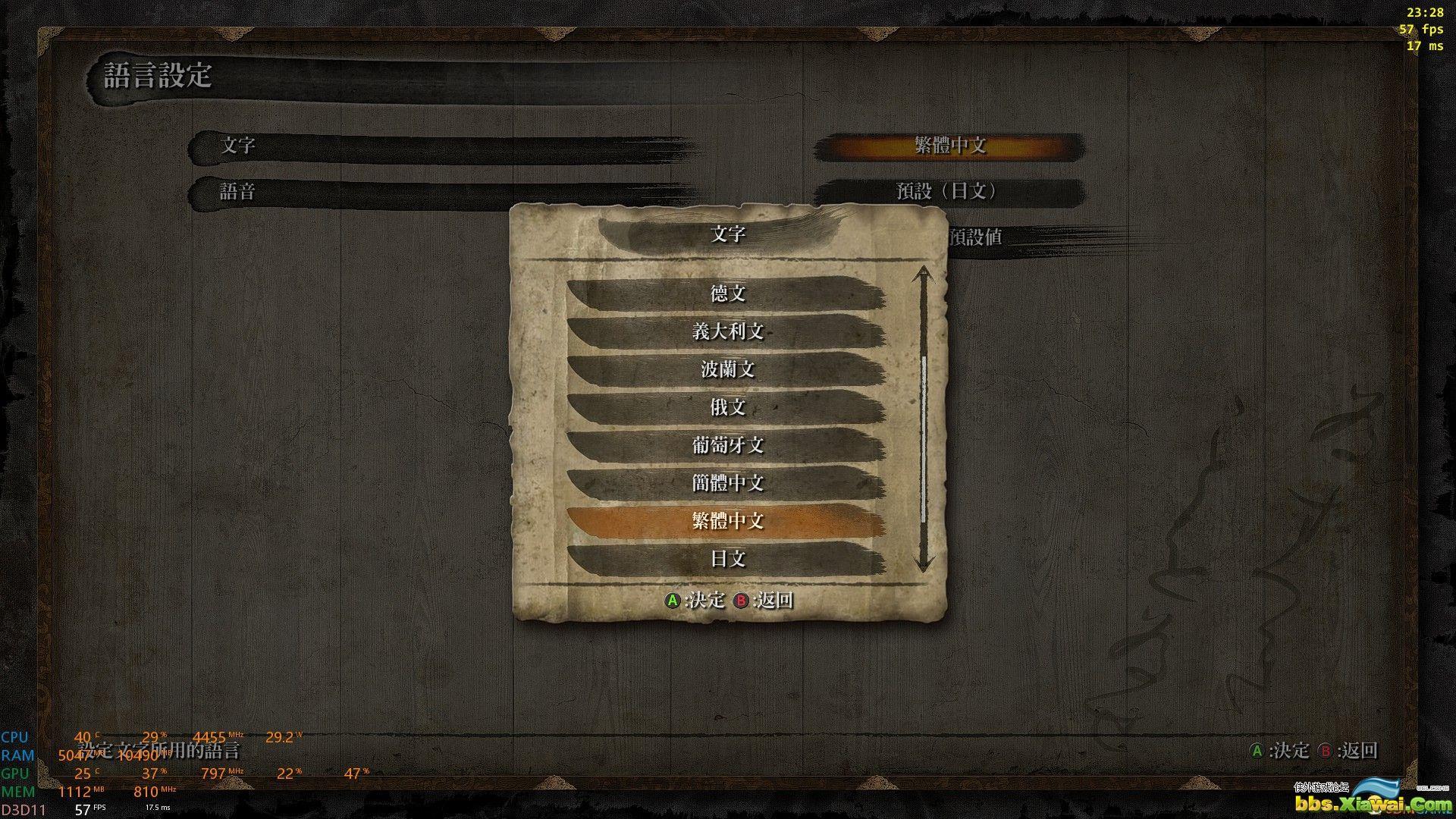Pick 波蘭文 from the list
1456x819 pixels.
pos(726,369)
